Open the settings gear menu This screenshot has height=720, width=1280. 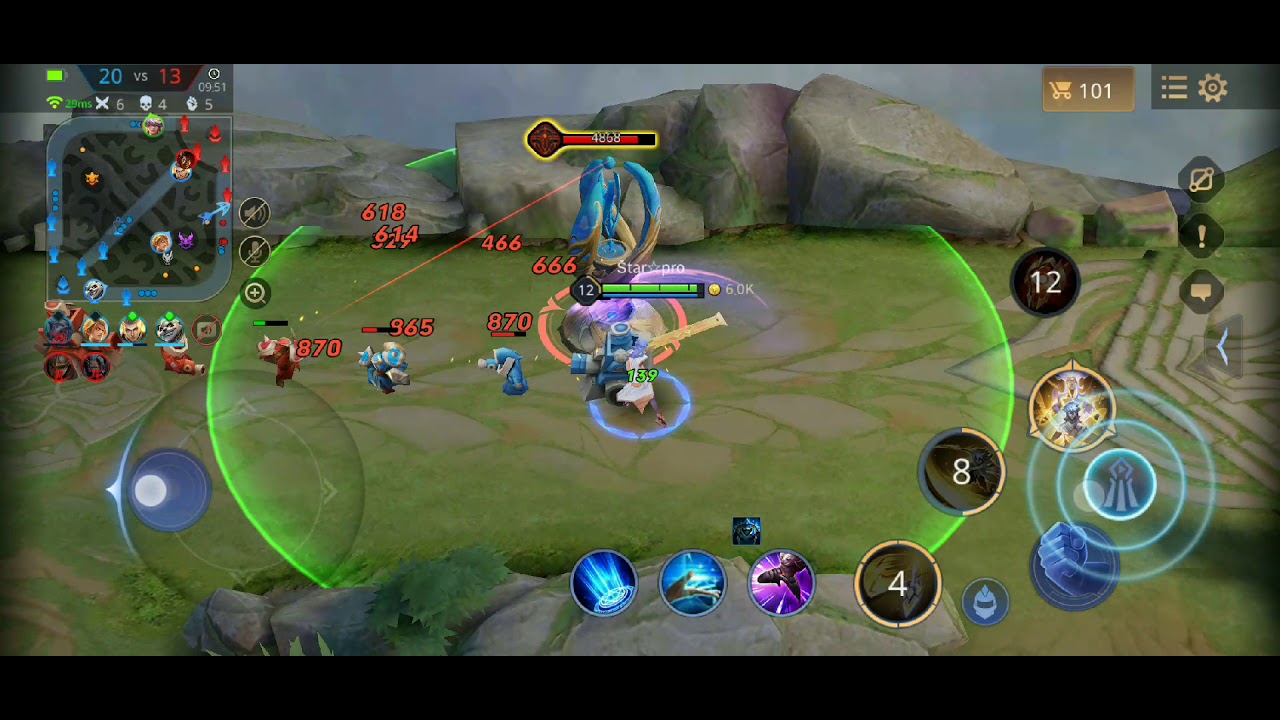pos(1213,89)
